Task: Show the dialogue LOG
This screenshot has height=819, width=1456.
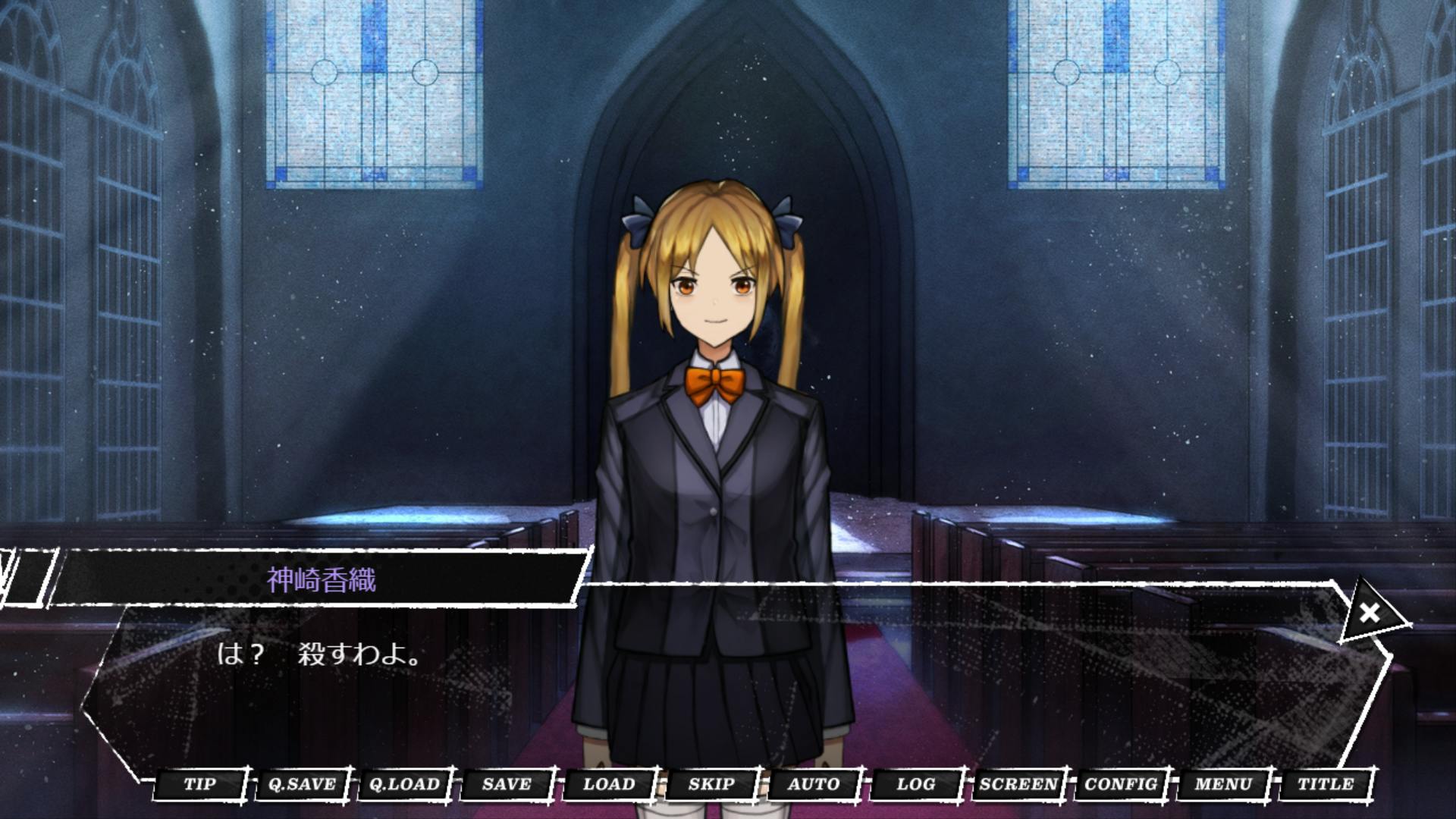Action: [916, 784]
